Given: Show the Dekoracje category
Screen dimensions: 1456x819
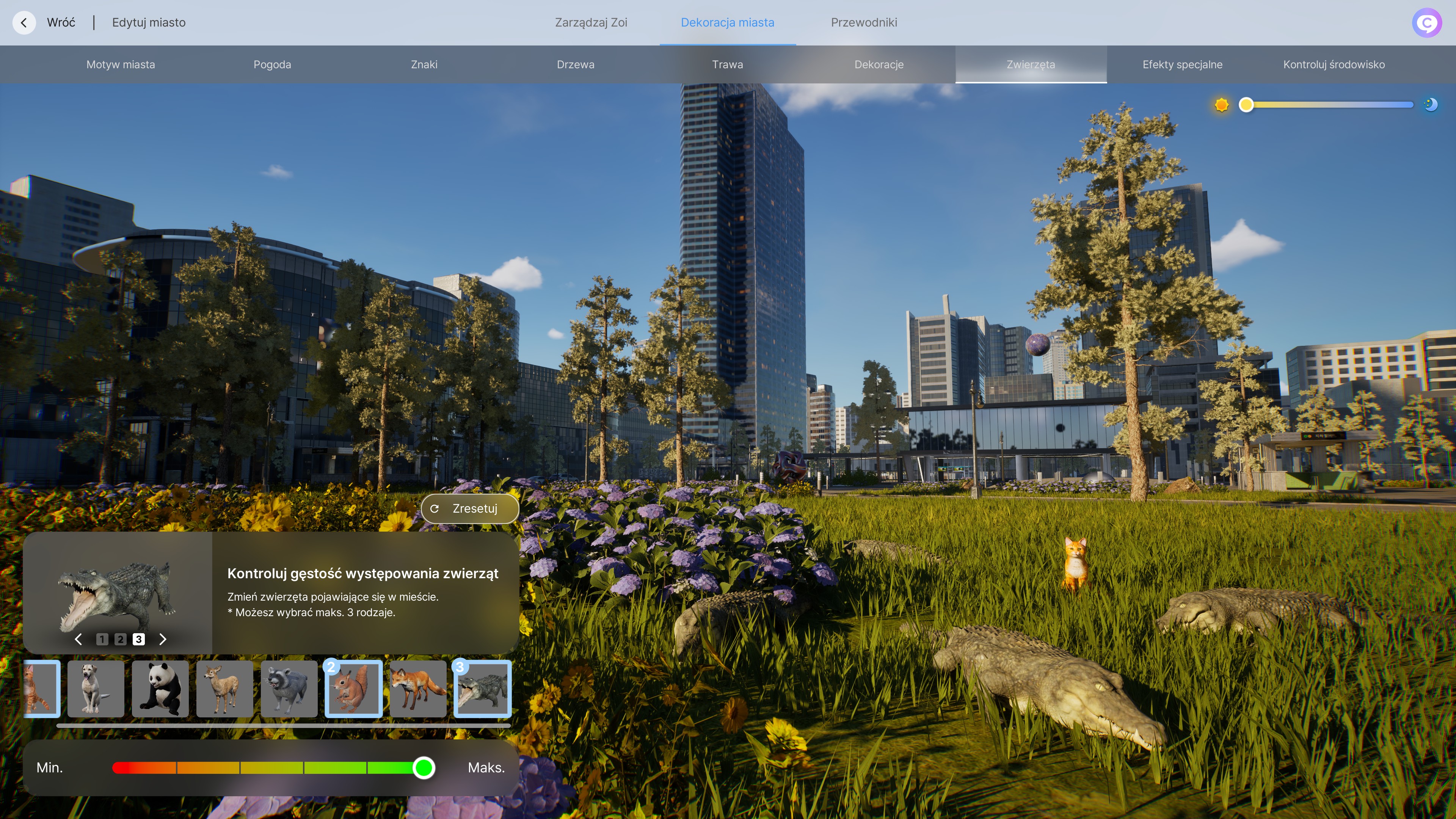Looking at the screenshot, I should pos(879,64).
